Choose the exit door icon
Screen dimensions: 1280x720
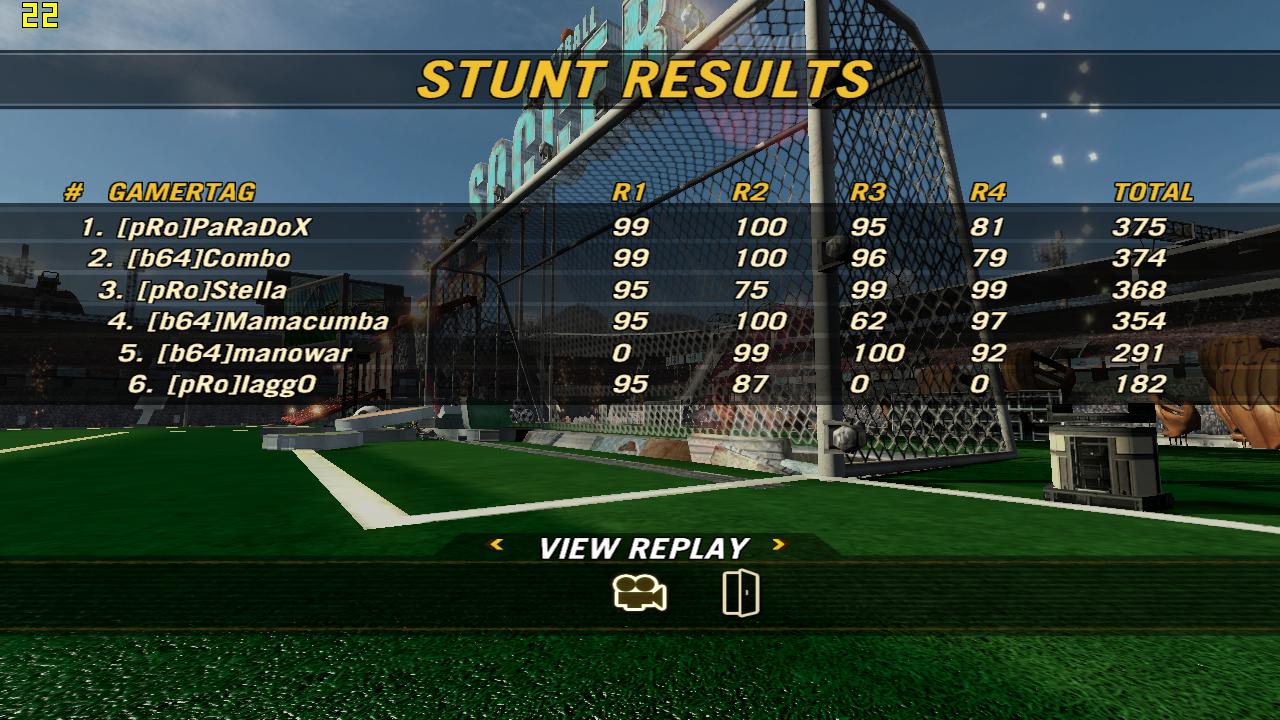(x=740, y=593)
